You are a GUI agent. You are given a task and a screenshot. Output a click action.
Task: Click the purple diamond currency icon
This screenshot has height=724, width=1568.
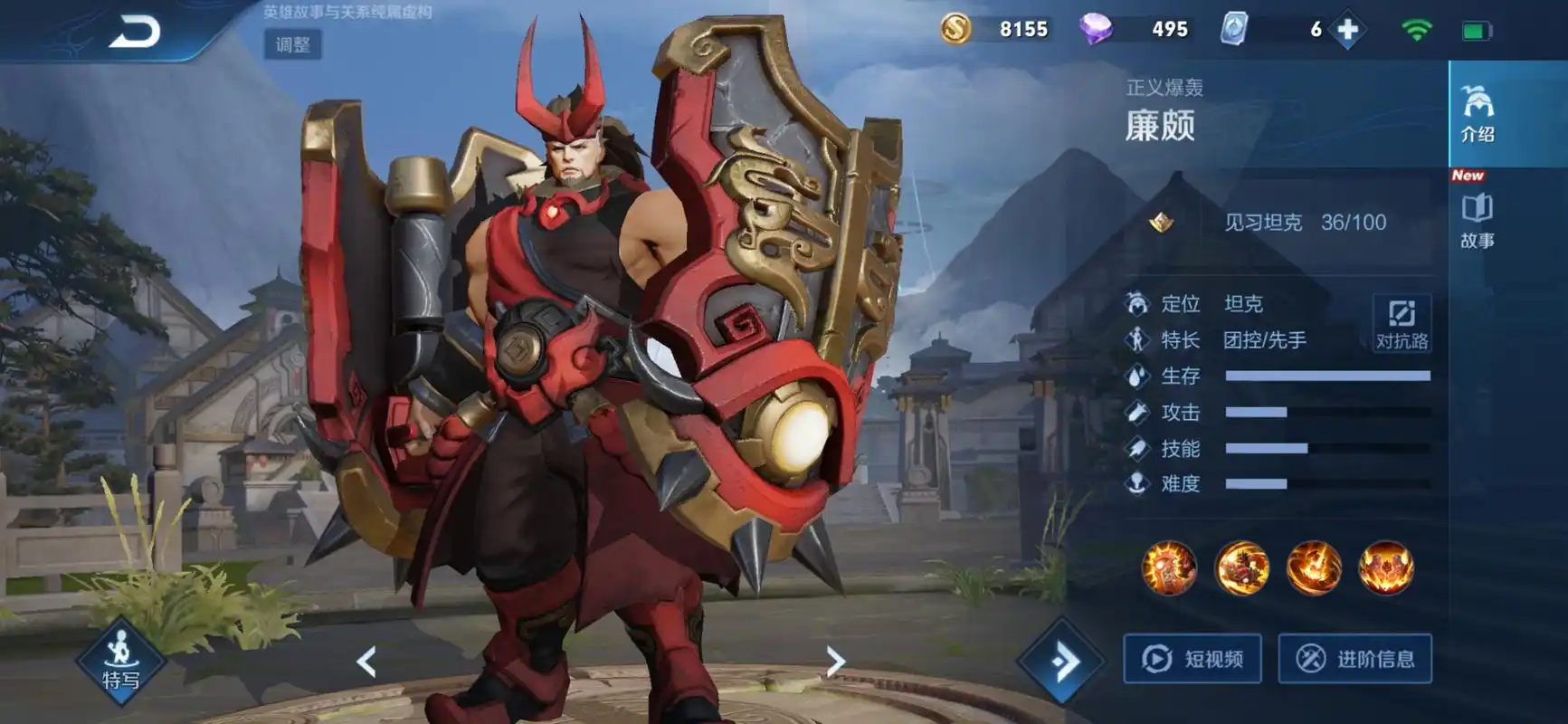1096,29
